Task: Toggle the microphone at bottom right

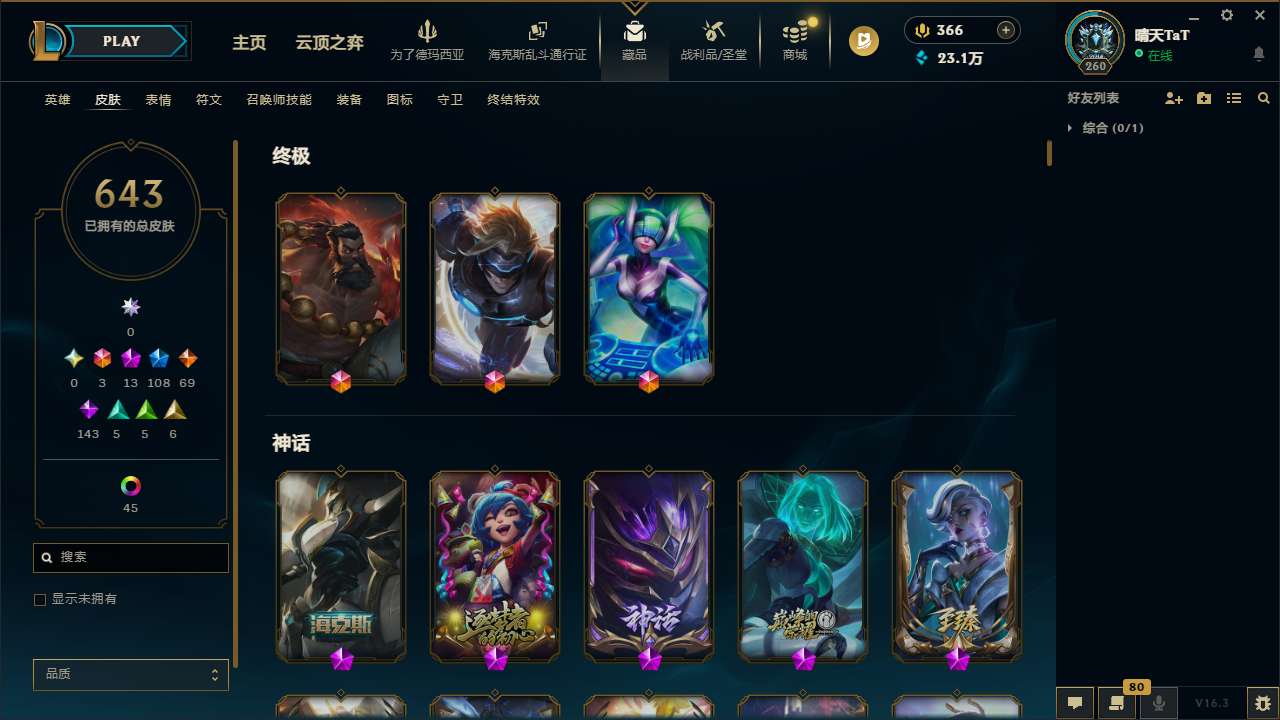Action: click(x=1158, y=702)
